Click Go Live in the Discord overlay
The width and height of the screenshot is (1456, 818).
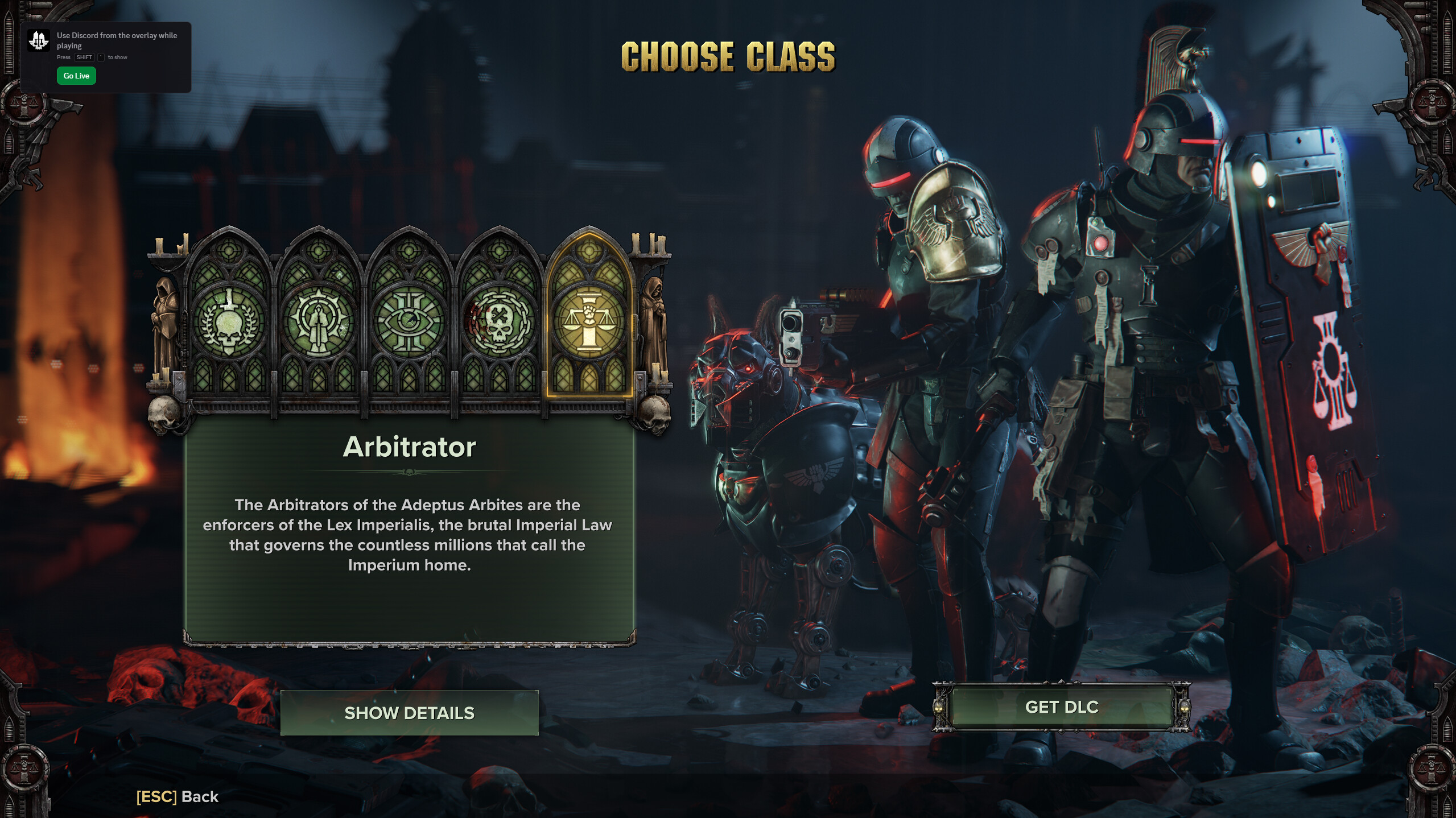pos(76,76)
